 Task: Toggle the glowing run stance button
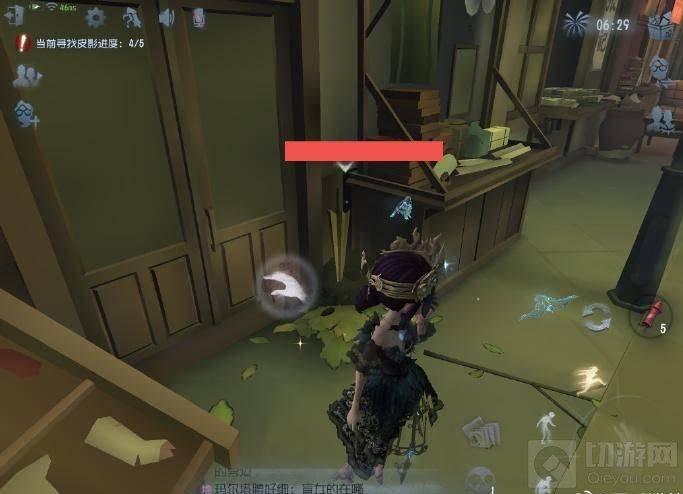[591, 381]
